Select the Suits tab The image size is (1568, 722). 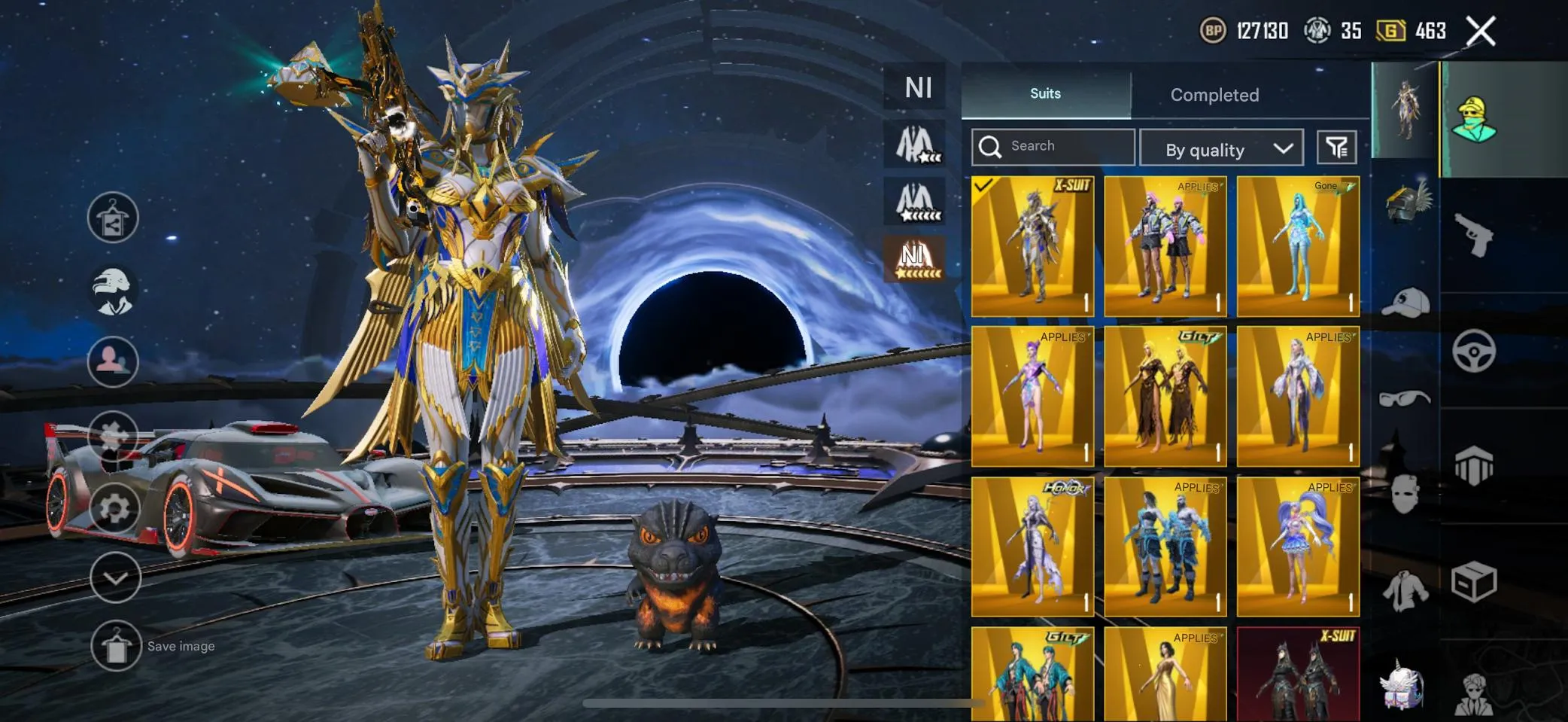(1044, 93)
